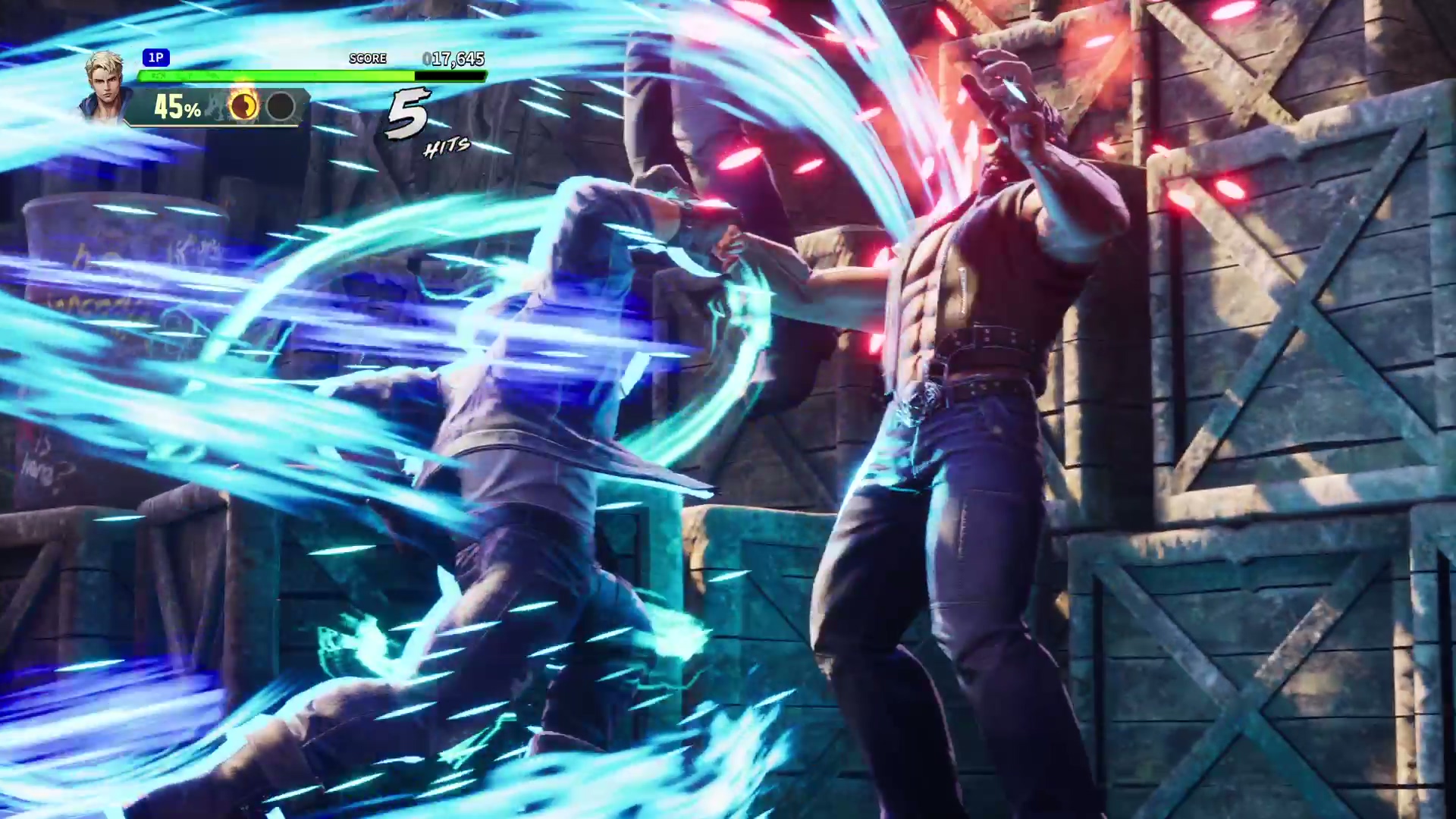Click the flaming power stock orb

[244, 107]
